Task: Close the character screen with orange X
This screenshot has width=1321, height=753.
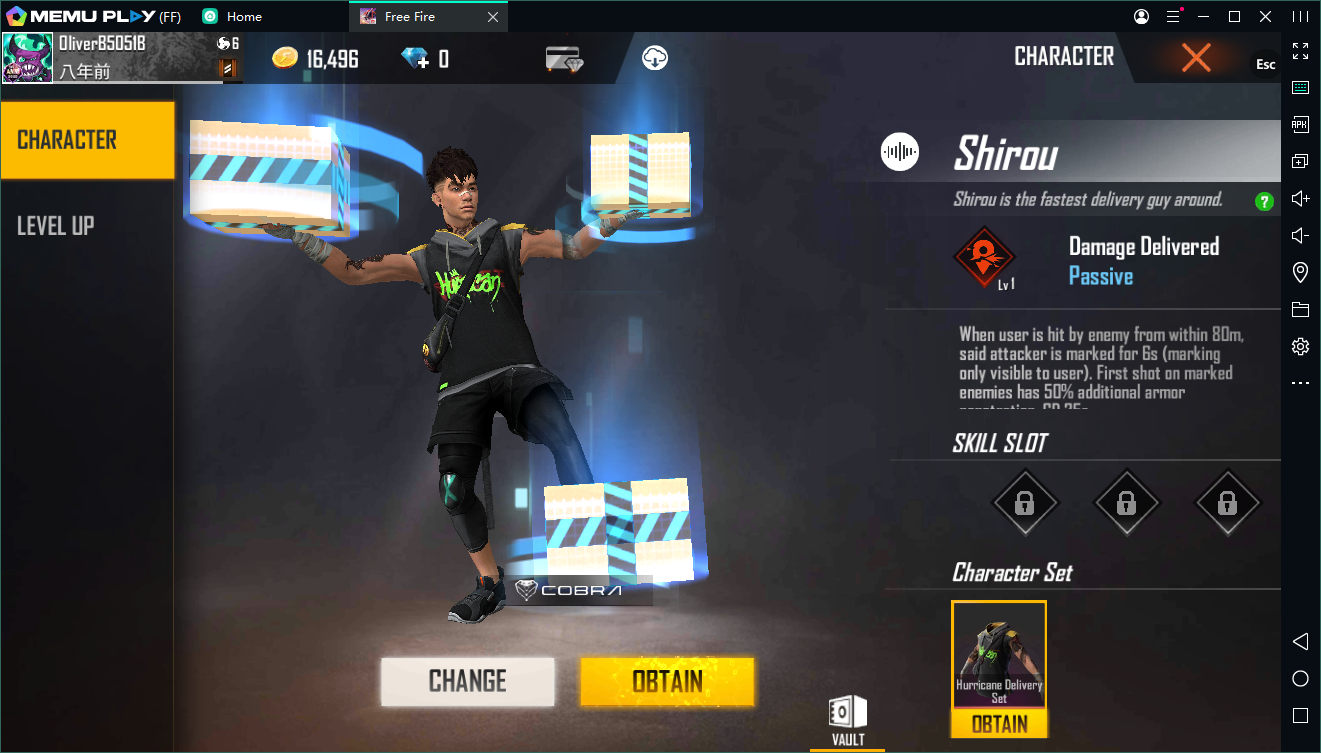Action: pyautogui.click(x=1196, y=58)
